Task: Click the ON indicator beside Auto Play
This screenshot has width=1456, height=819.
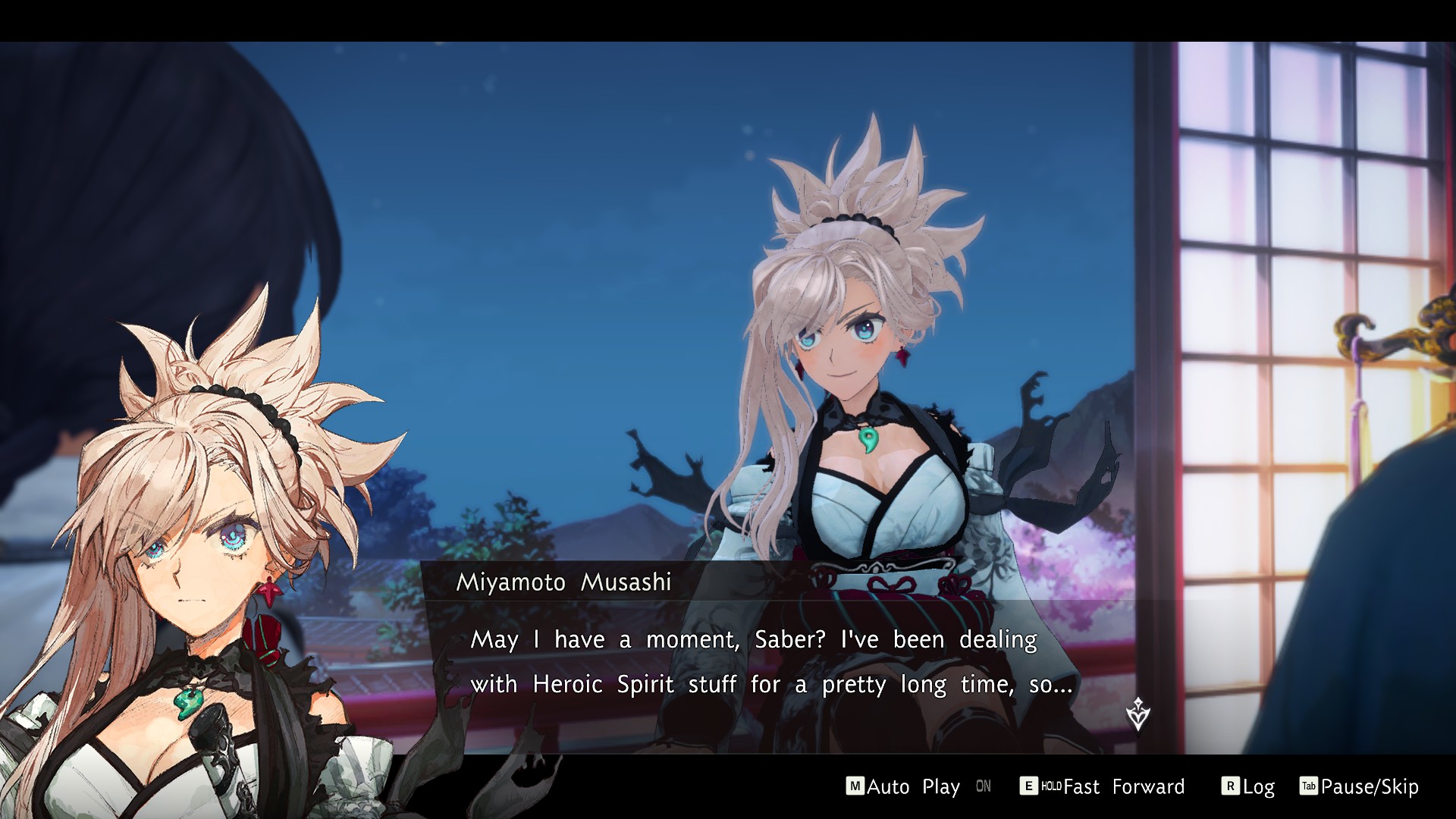Action: click(x=984, y=787)
